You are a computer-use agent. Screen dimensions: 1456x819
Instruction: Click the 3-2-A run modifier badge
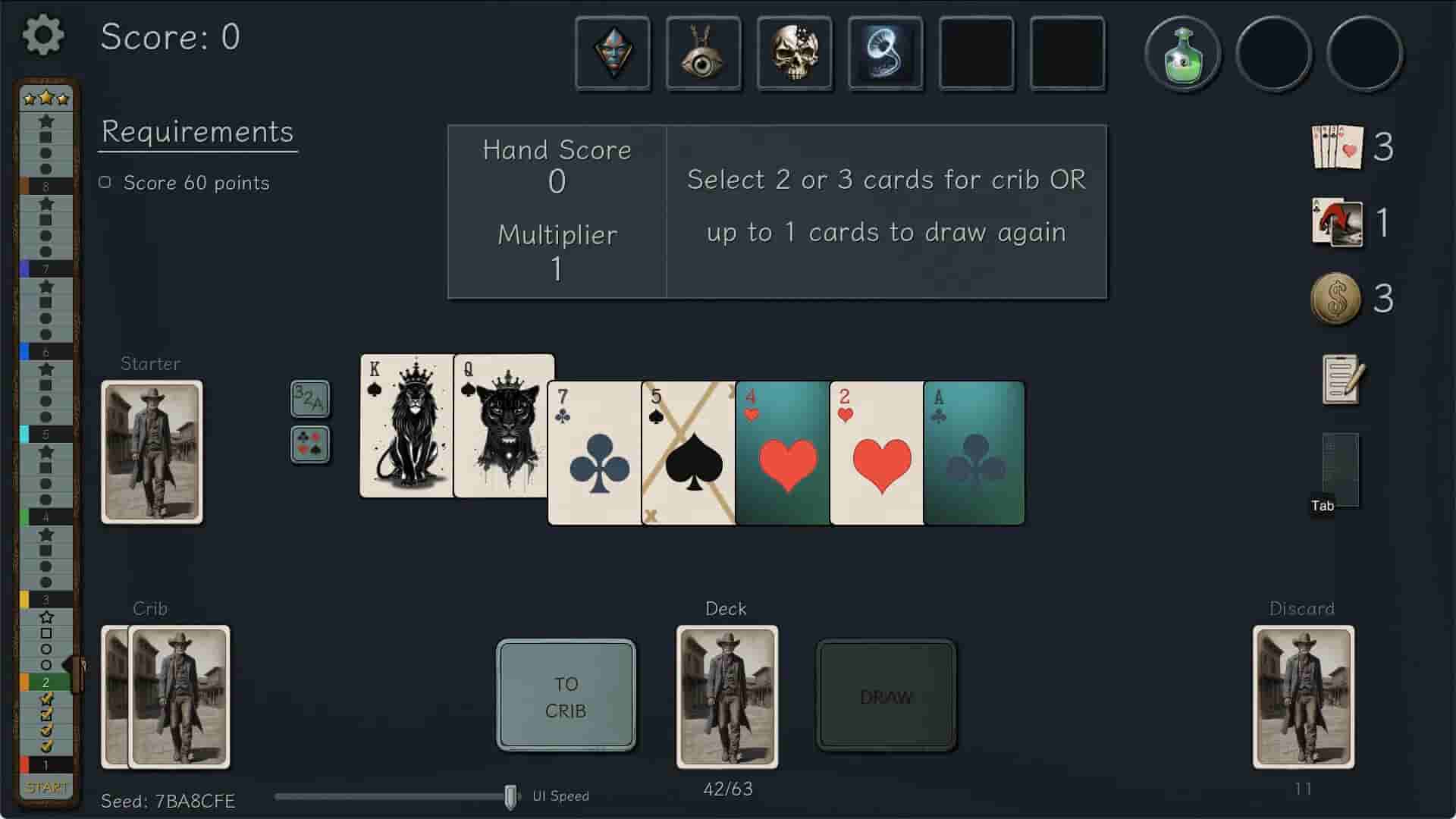click(309, 400)
